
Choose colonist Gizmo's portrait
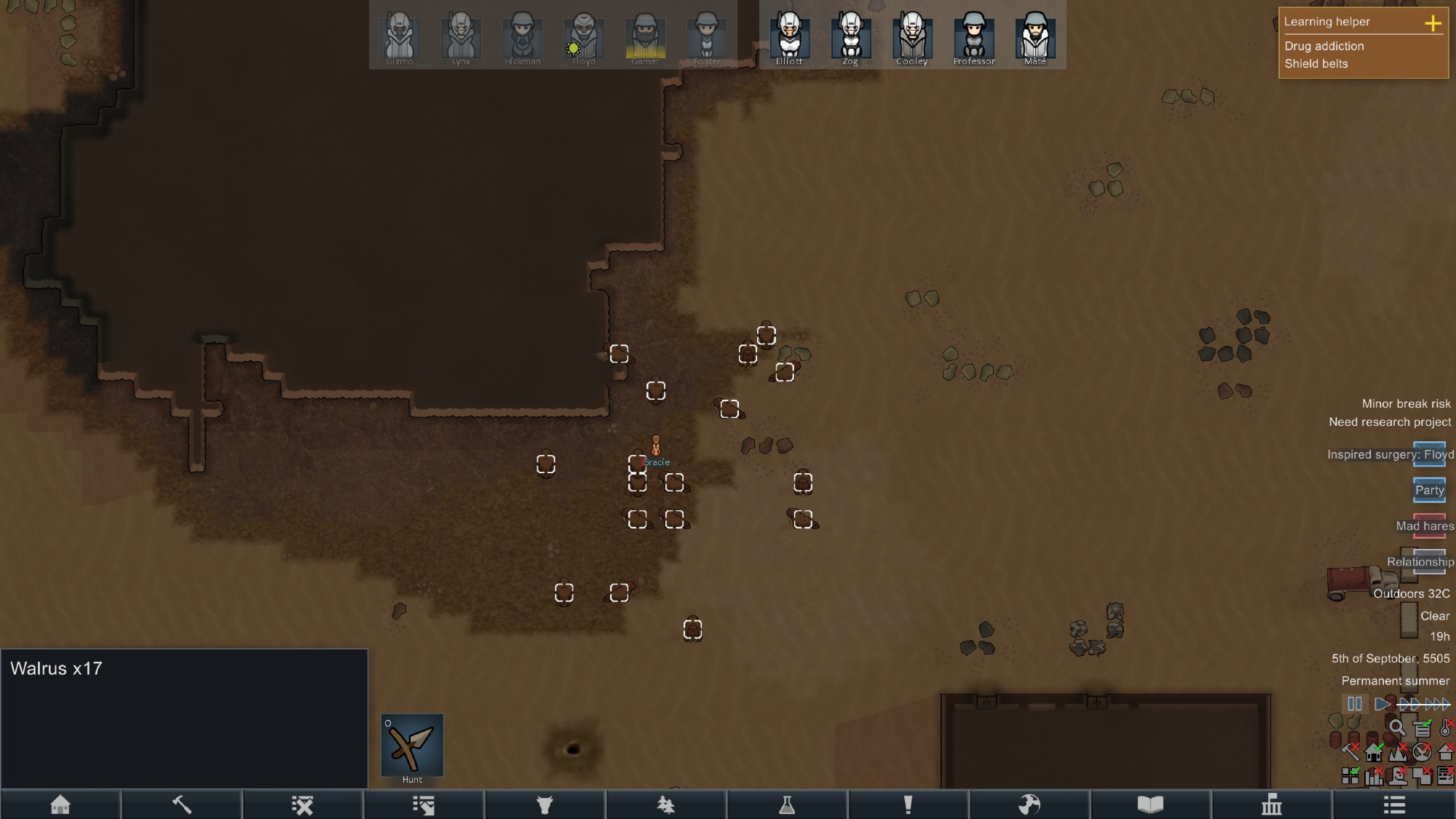pyautogui.click(x=399, y=37)
